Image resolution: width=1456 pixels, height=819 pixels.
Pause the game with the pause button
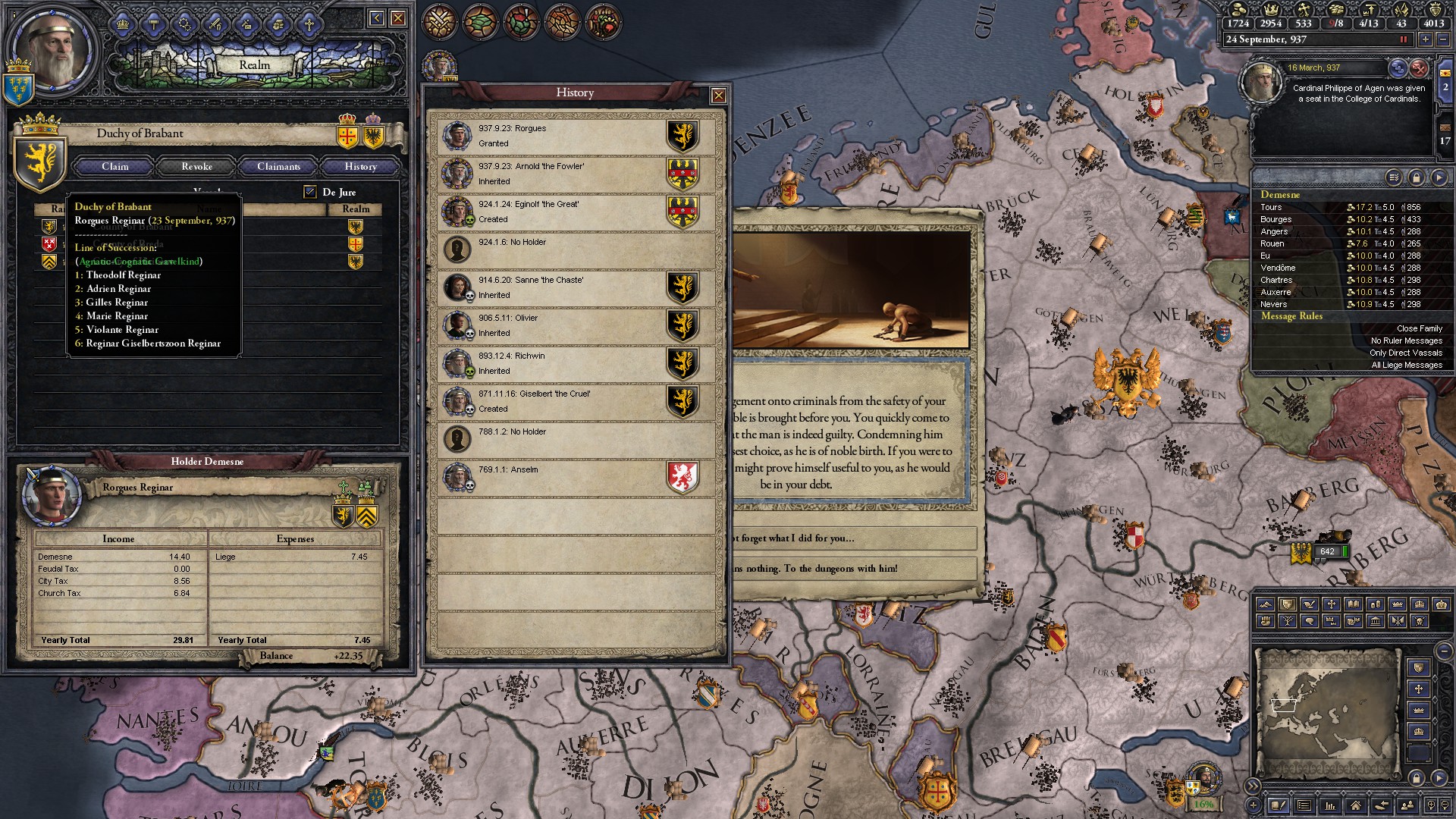pos(1403,39)
